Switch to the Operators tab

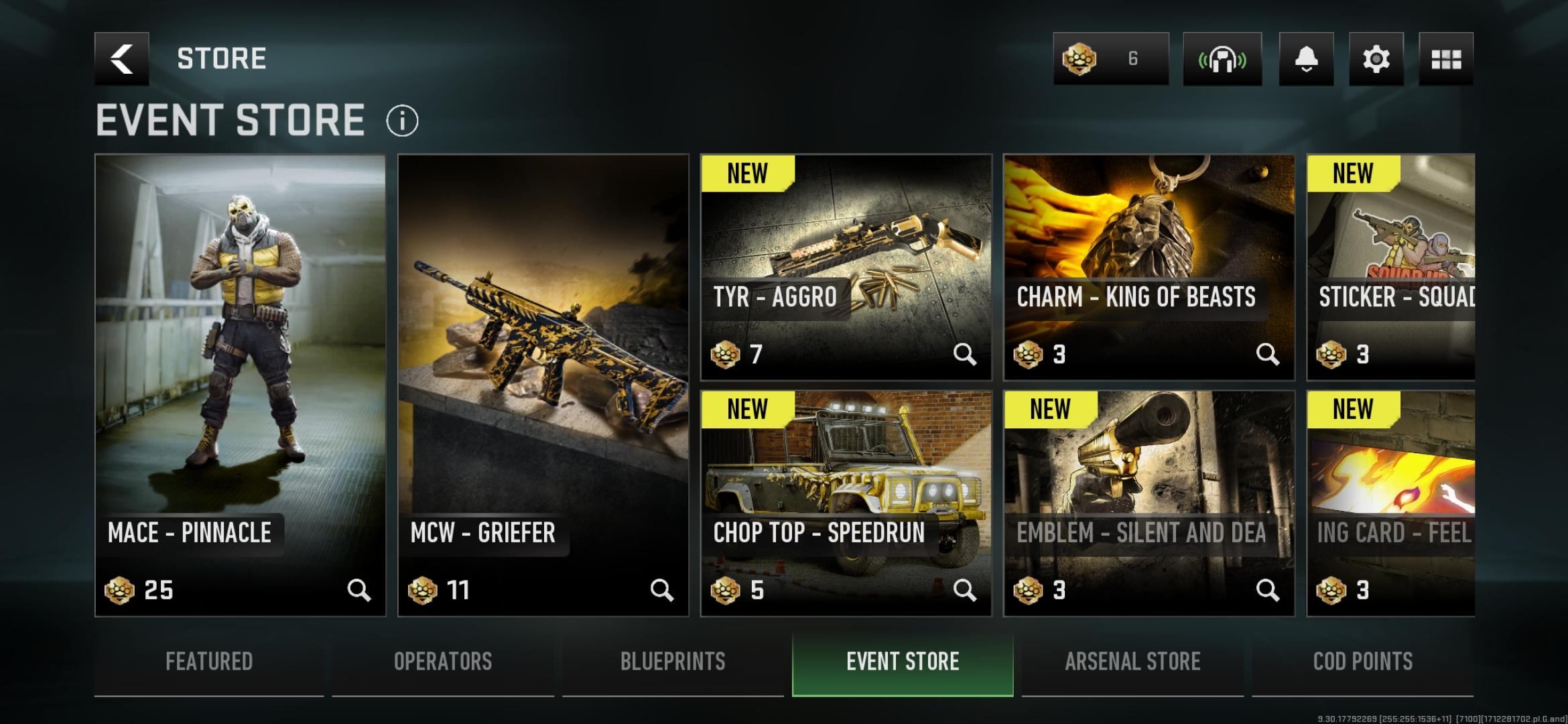(443, 662)
